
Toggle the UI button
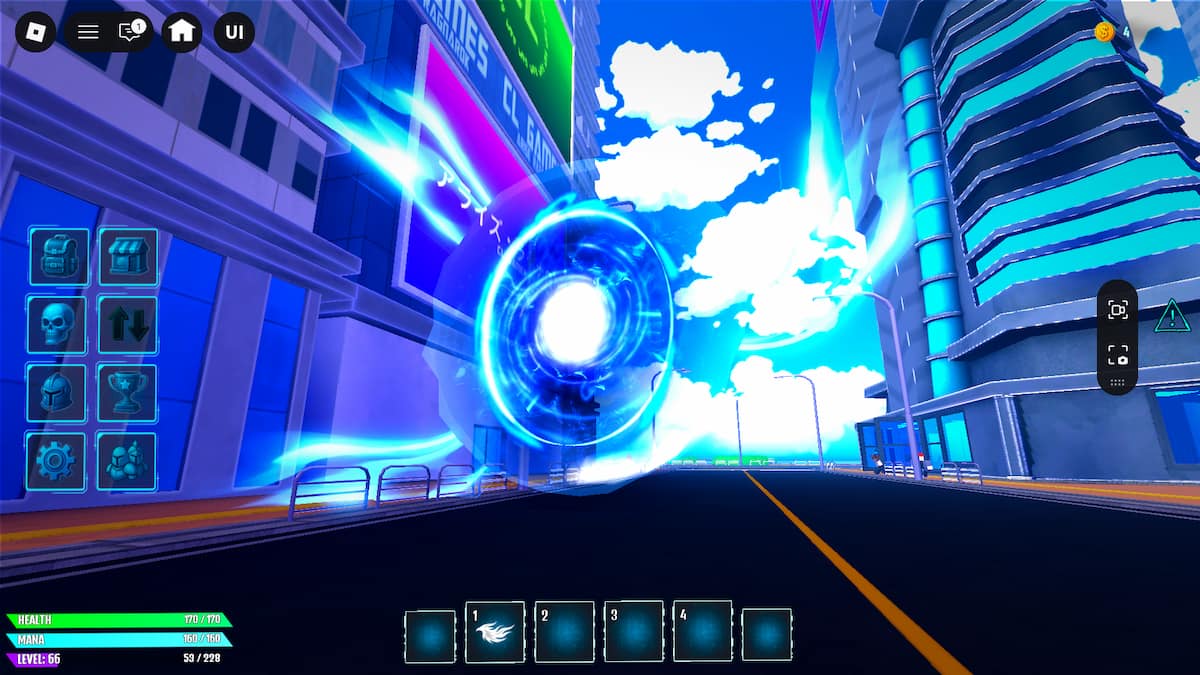point(234,31)
